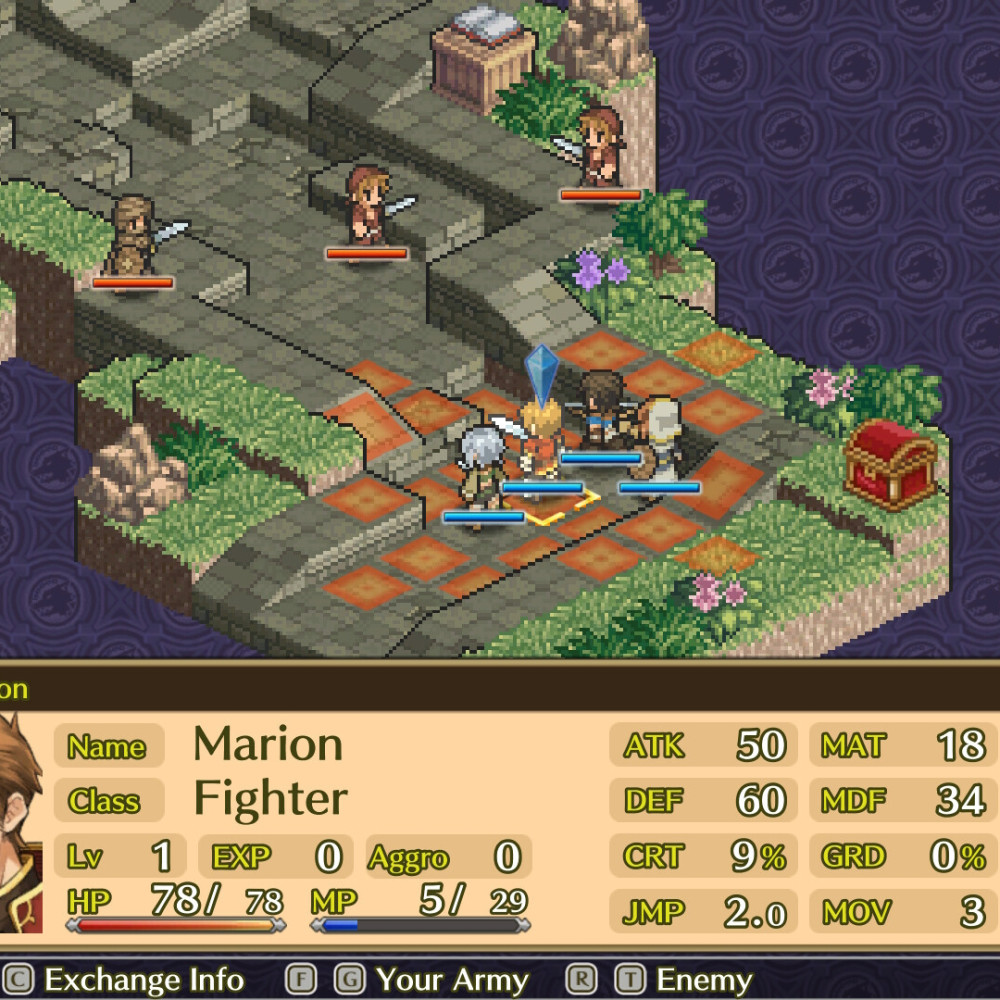1000x1000 pixels.
Task: Select the unit under the blue crystal cursor
Action: [541, 446]
